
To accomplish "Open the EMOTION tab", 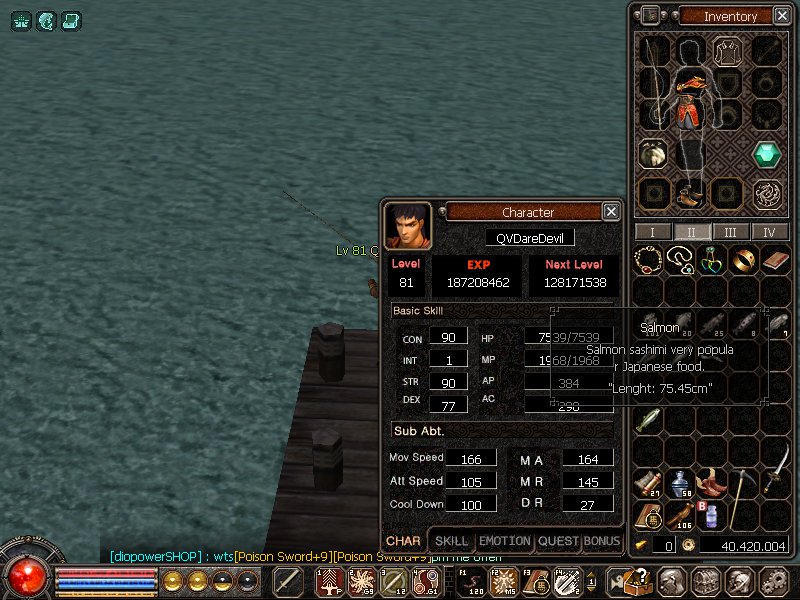I will 504,541.
